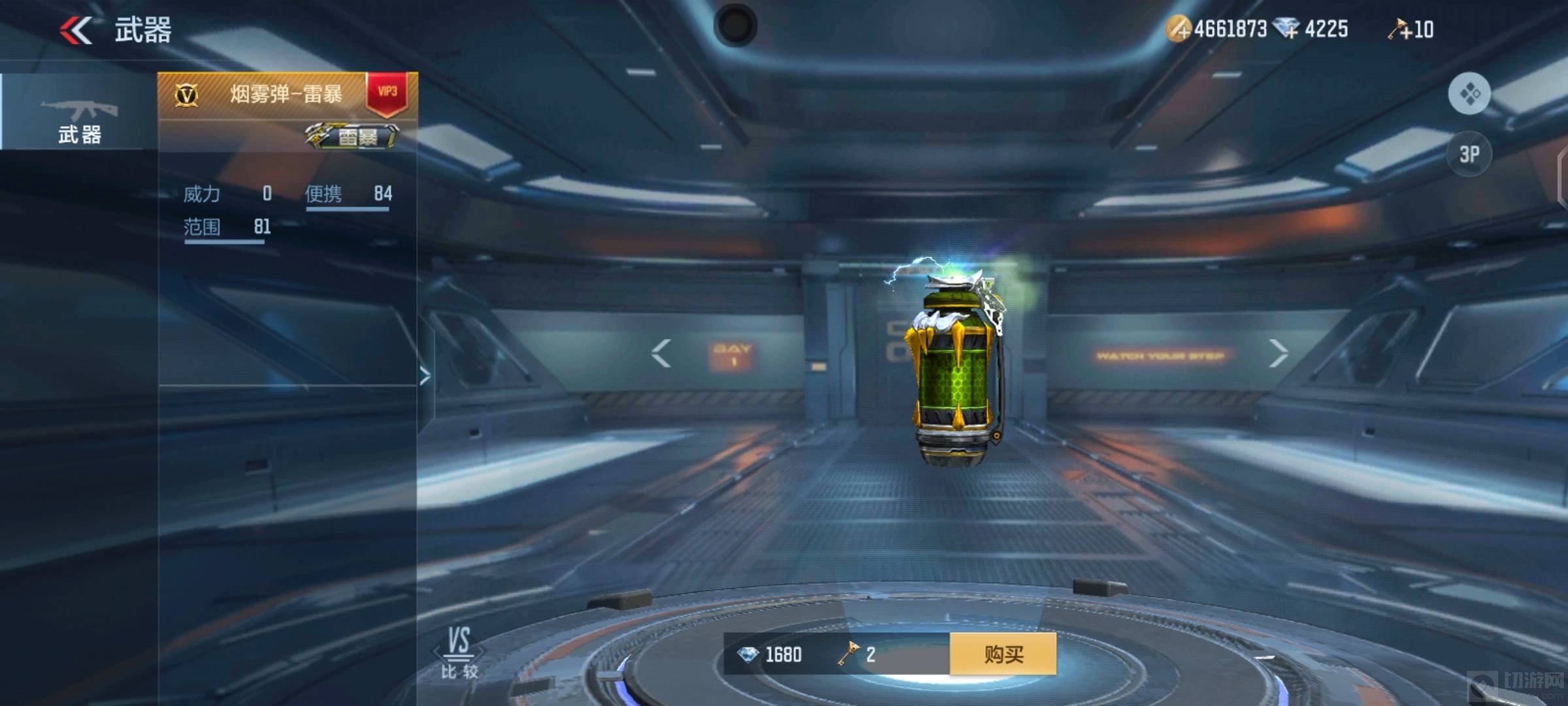This screenshot has width=1568, height=706.
Task: Add keys via the key currency icon
Action: point(1400,29)
